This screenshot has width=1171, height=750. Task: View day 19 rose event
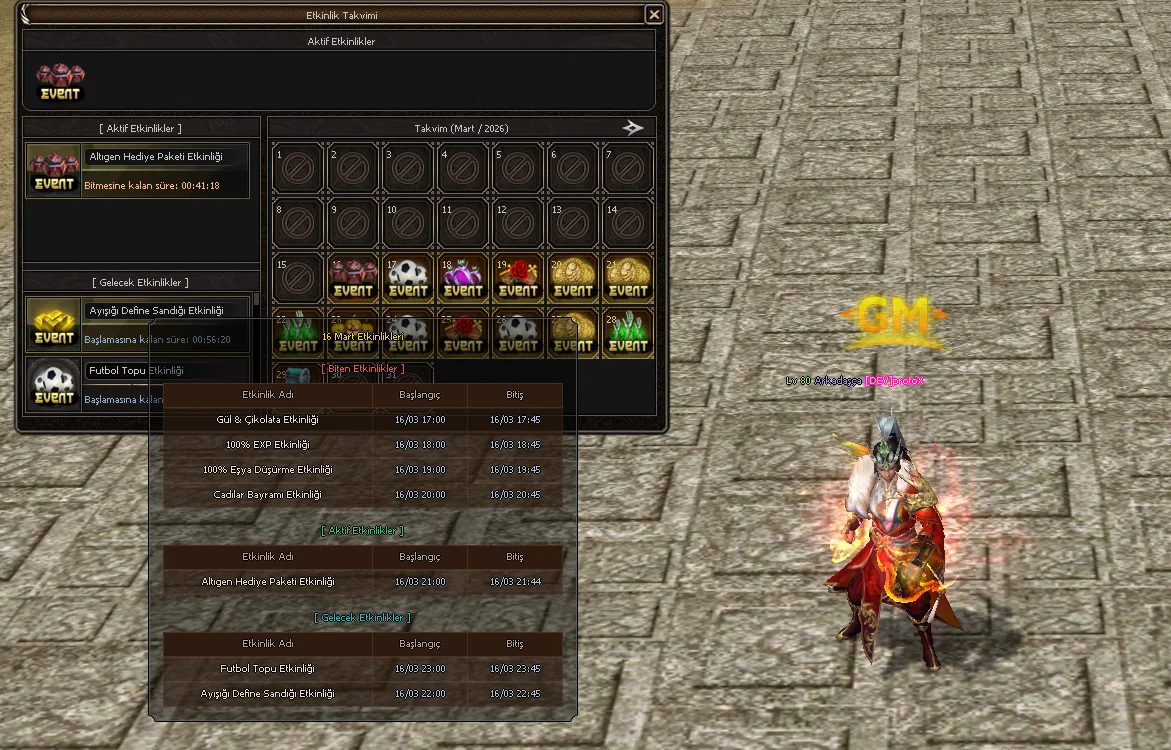(x=518, y=277)
